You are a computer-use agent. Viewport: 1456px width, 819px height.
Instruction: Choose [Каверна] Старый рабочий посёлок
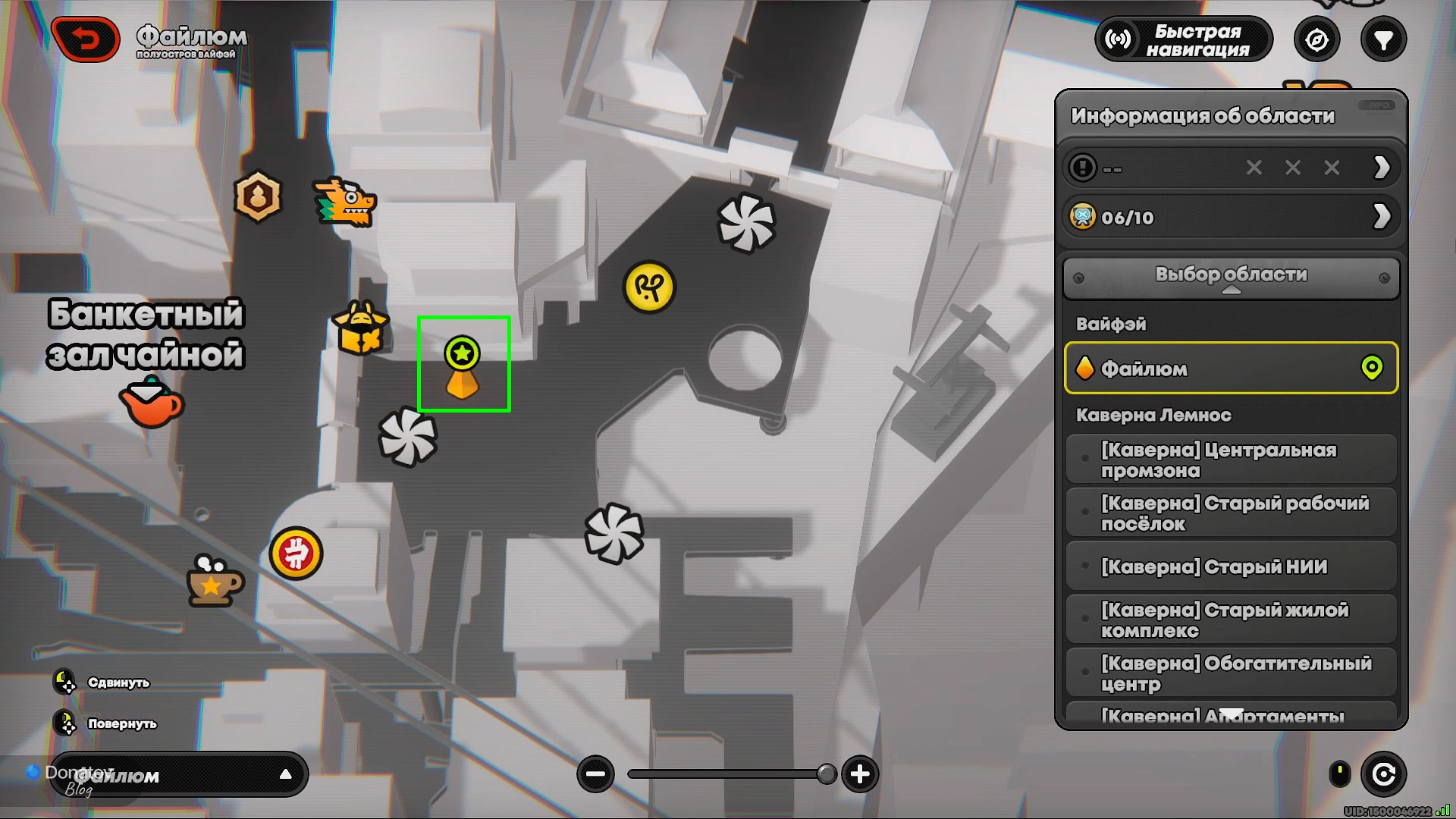click(1231, 513)
